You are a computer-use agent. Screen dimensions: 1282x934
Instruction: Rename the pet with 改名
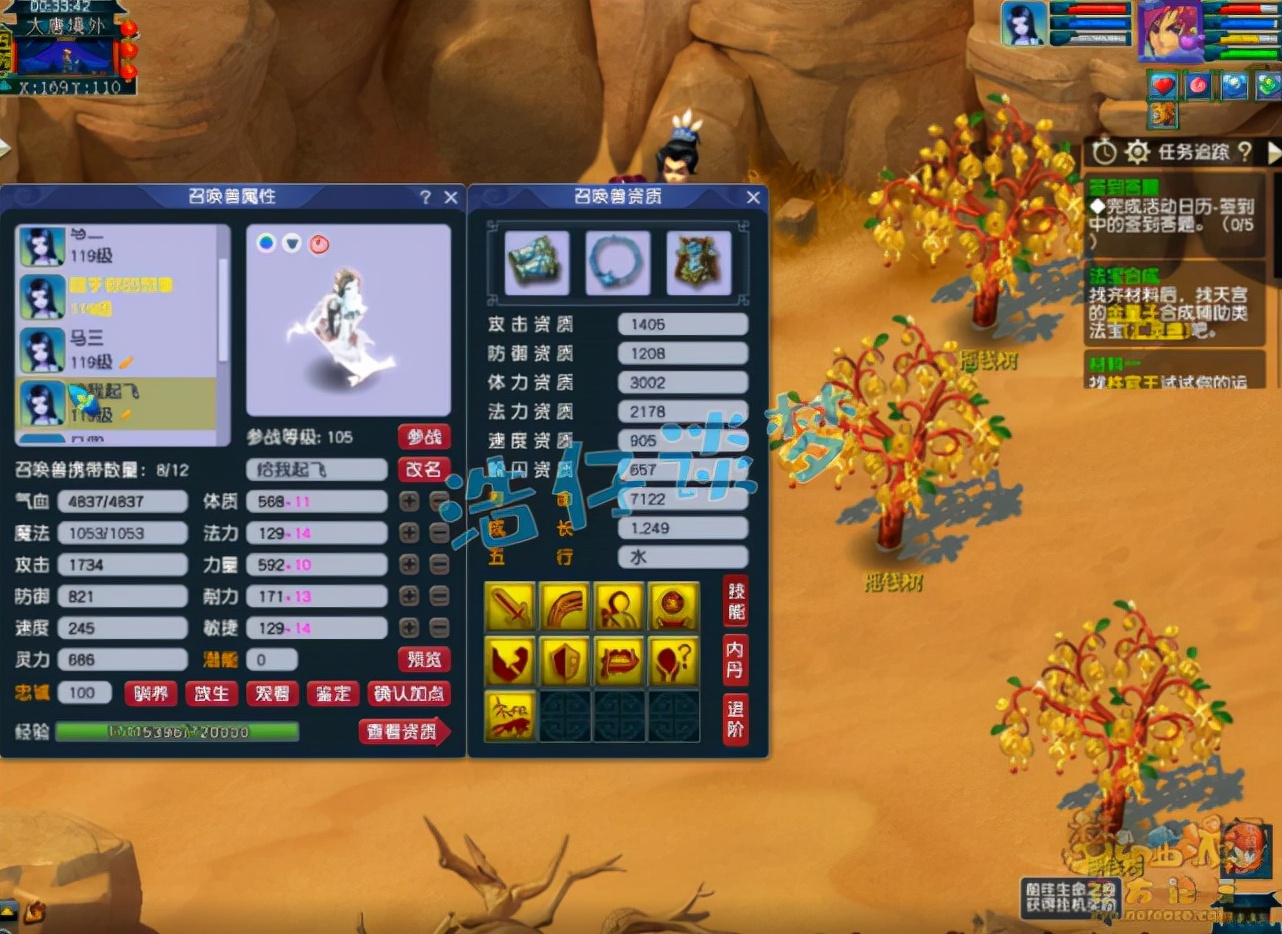tap(424, 470)
